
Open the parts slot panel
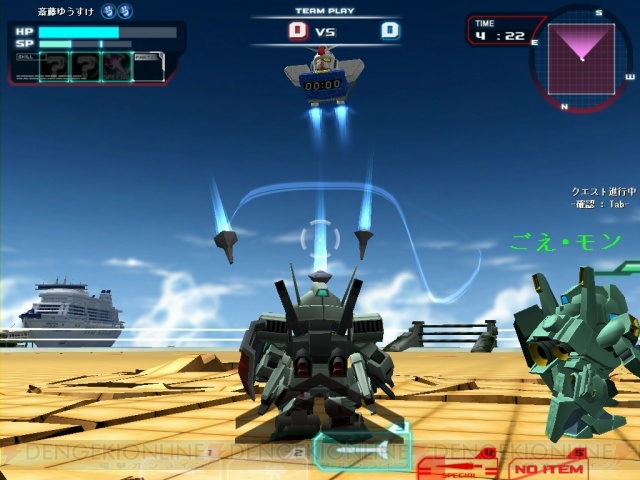coord(149,67)
